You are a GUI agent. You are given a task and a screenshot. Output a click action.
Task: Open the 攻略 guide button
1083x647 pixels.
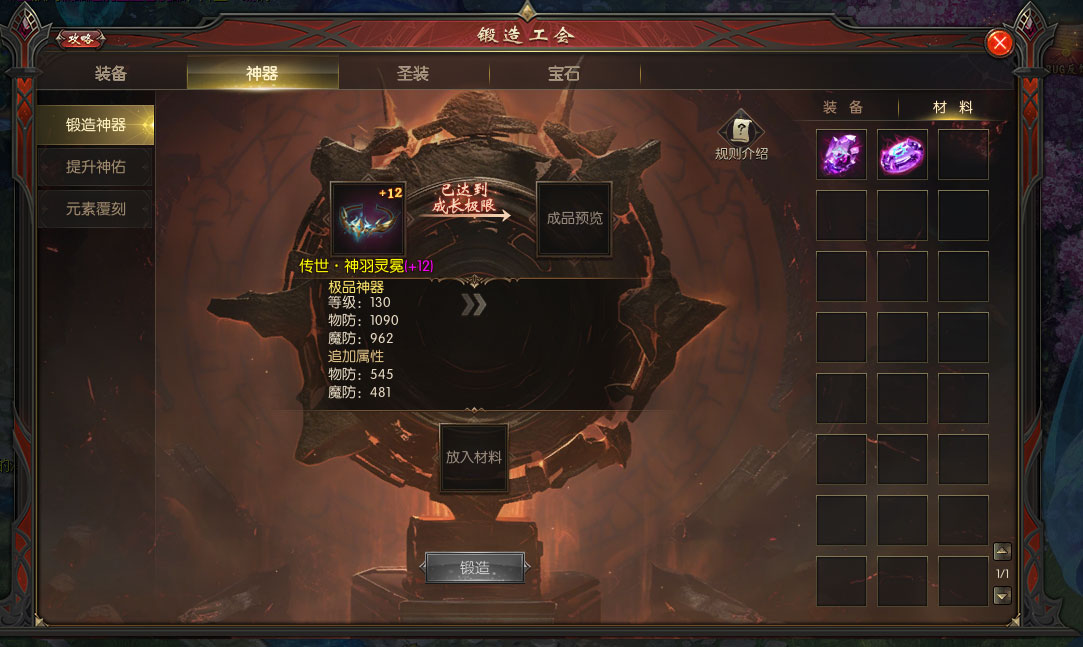click(80, 39)
